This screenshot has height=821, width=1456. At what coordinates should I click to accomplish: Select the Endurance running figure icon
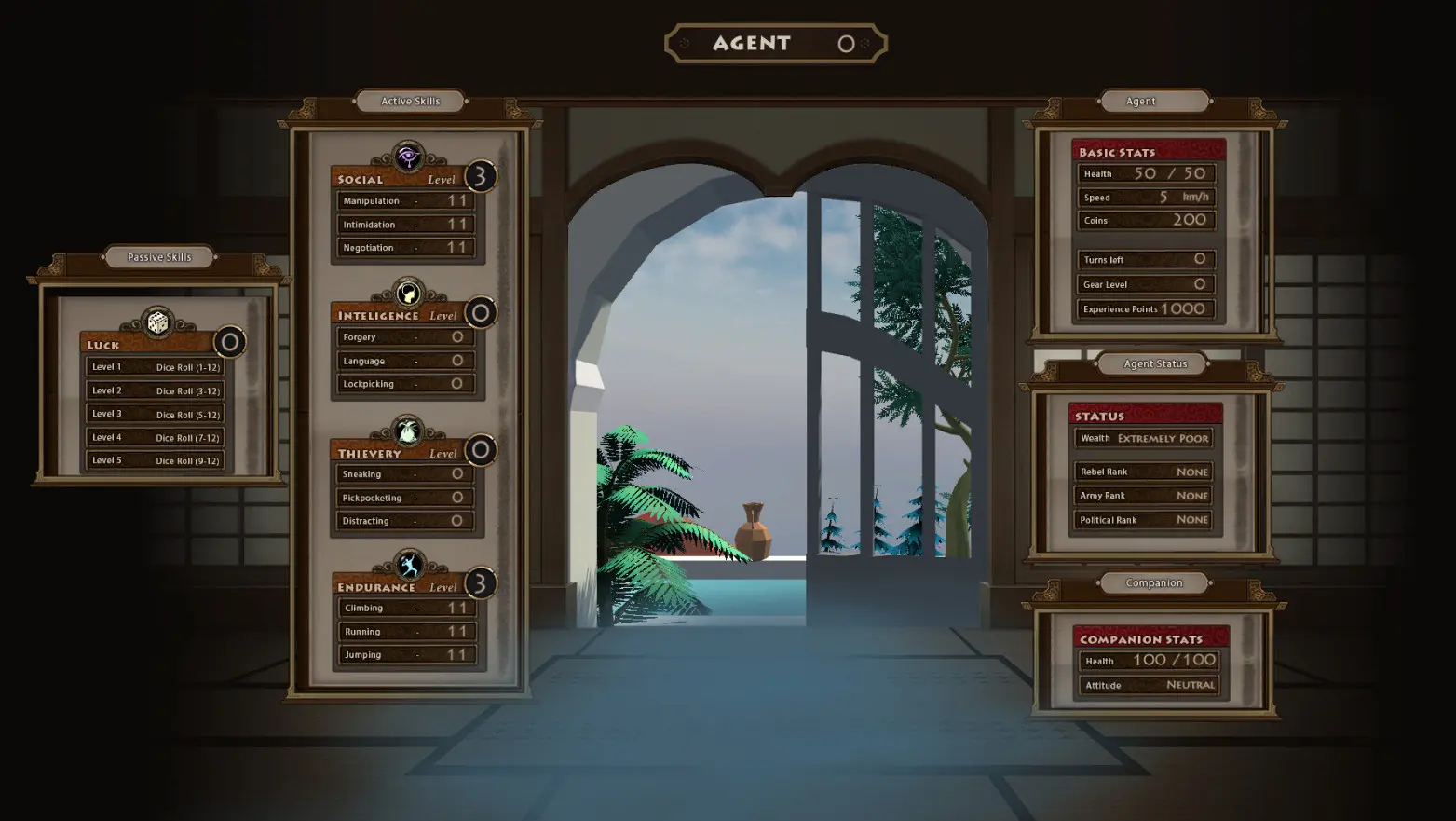coord(409,565)
